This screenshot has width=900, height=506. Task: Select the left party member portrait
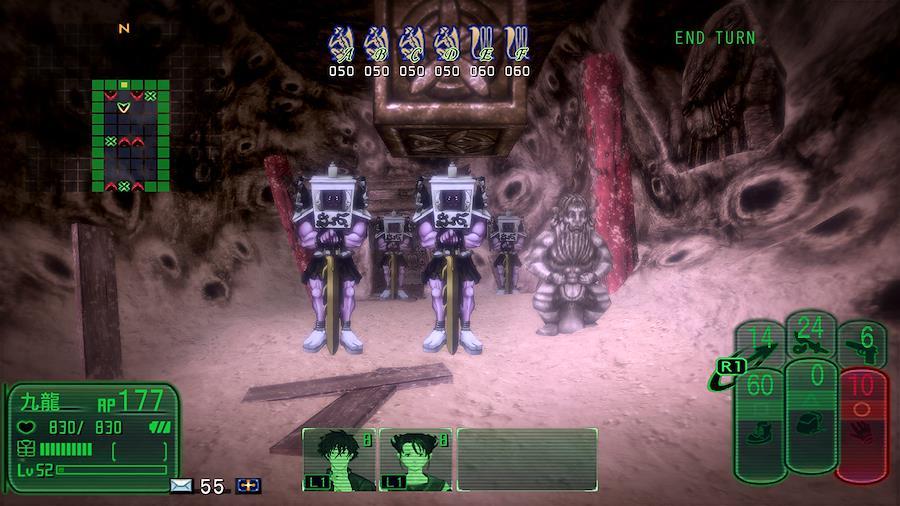(x=338, y=460)
